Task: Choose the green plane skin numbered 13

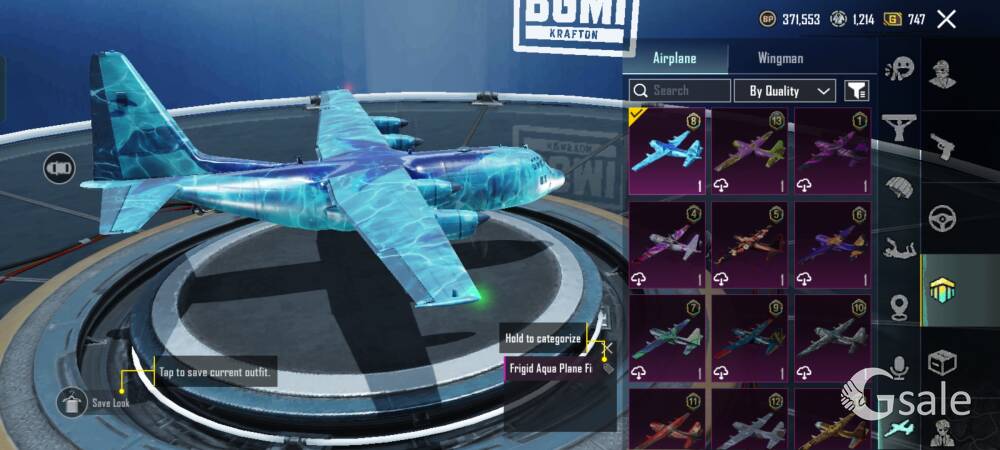Action: click(x=750, y=152)
